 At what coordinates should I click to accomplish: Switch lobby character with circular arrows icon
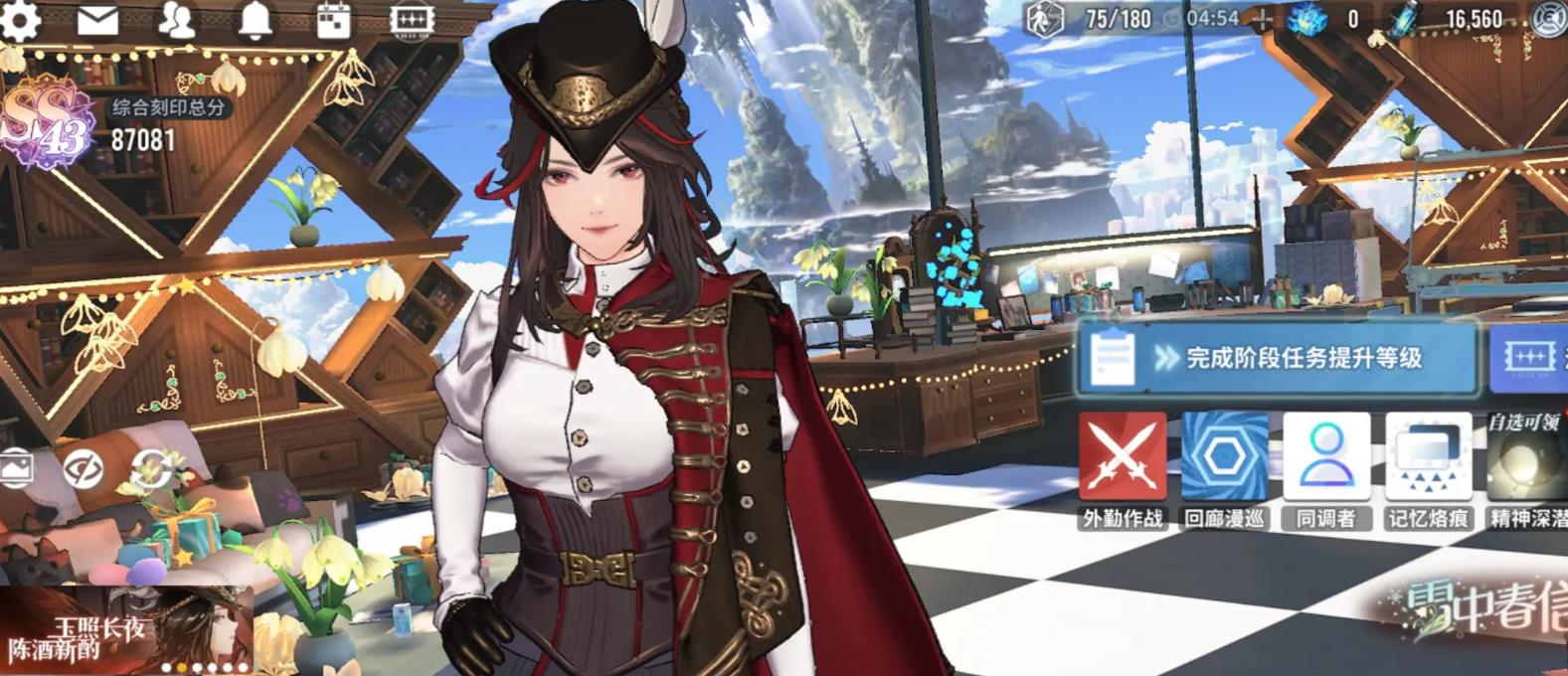(x=151, y=468)
